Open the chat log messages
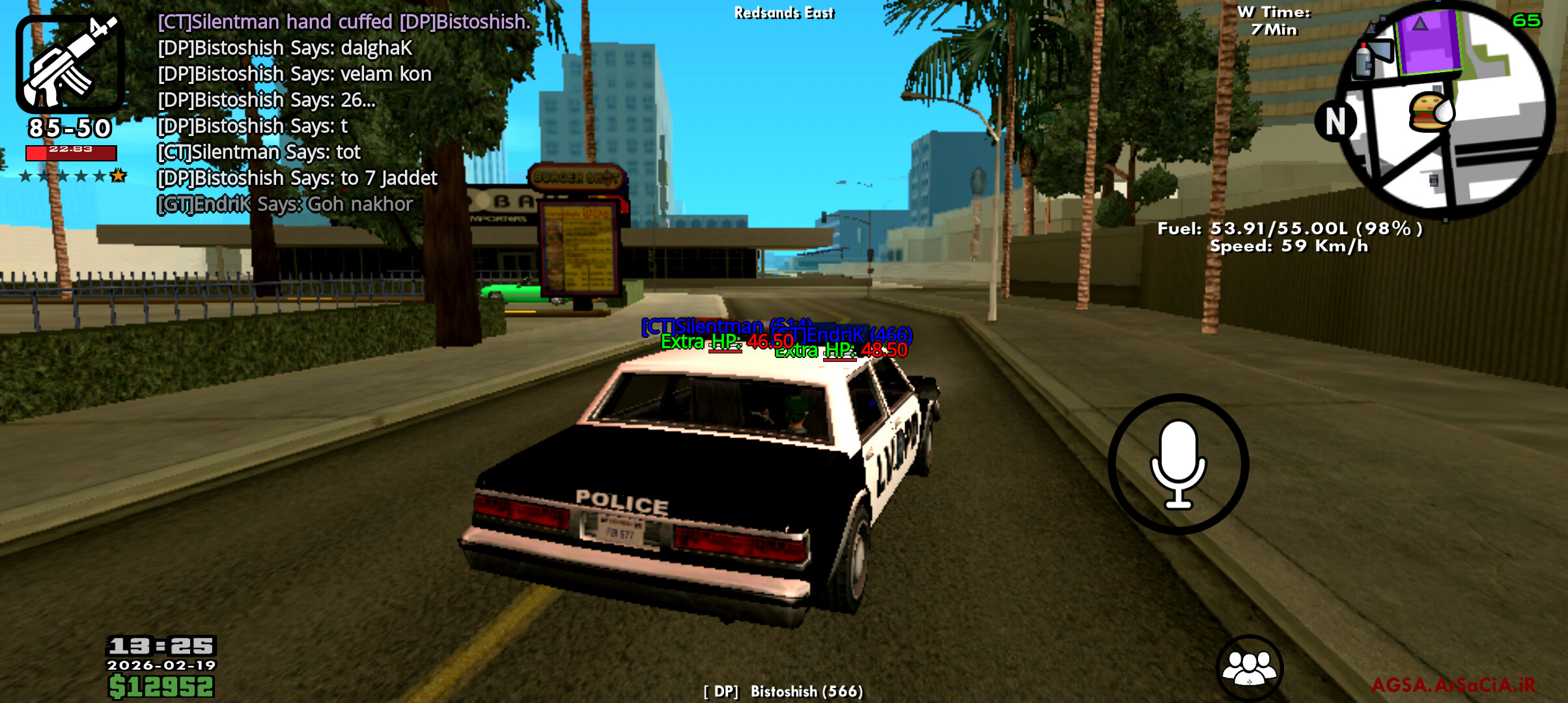The image size is (1568, 703). coord(344,113)
